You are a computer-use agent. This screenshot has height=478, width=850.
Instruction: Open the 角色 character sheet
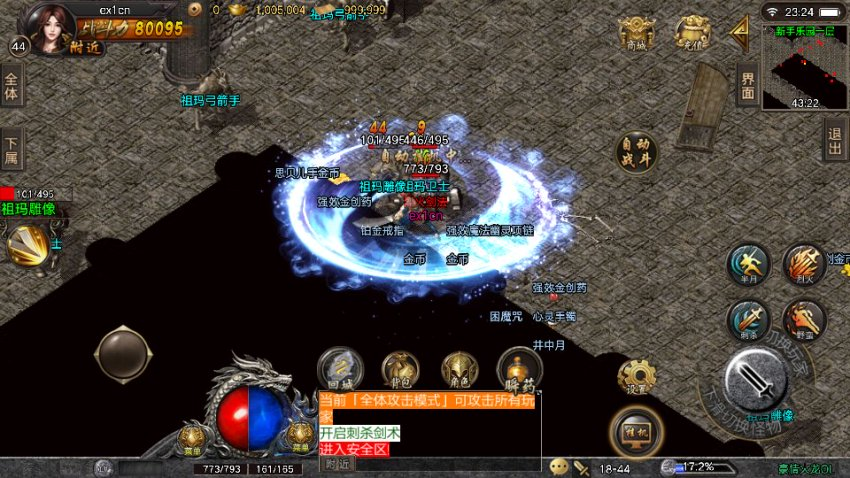click(x=460, y=369)
